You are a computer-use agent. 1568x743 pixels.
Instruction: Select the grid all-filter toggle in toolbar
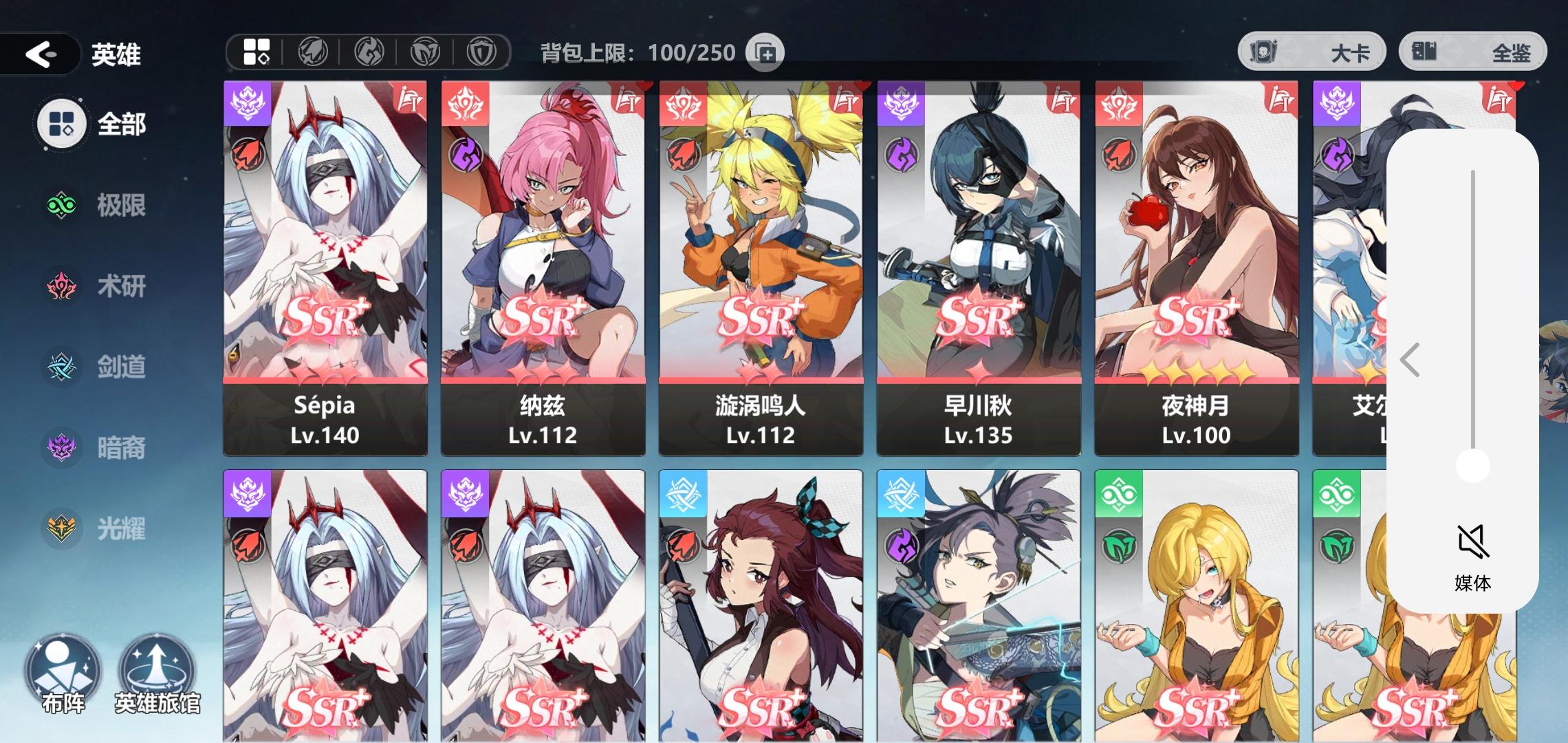pyautogui.click(x=256, y=52)
